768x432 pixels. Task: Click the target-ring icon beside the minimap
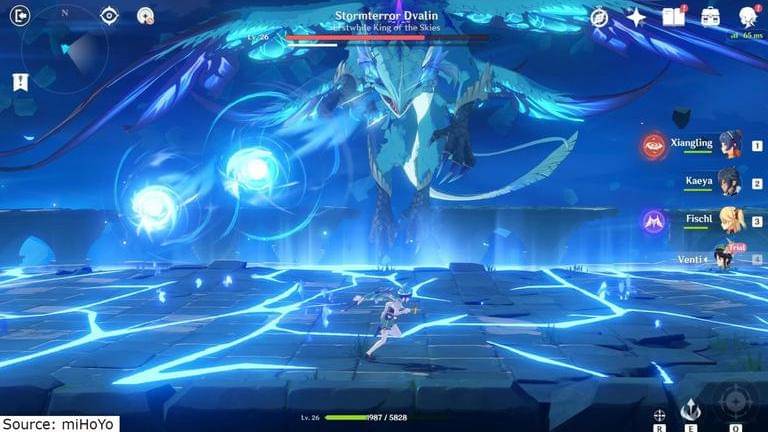(110, 15)
